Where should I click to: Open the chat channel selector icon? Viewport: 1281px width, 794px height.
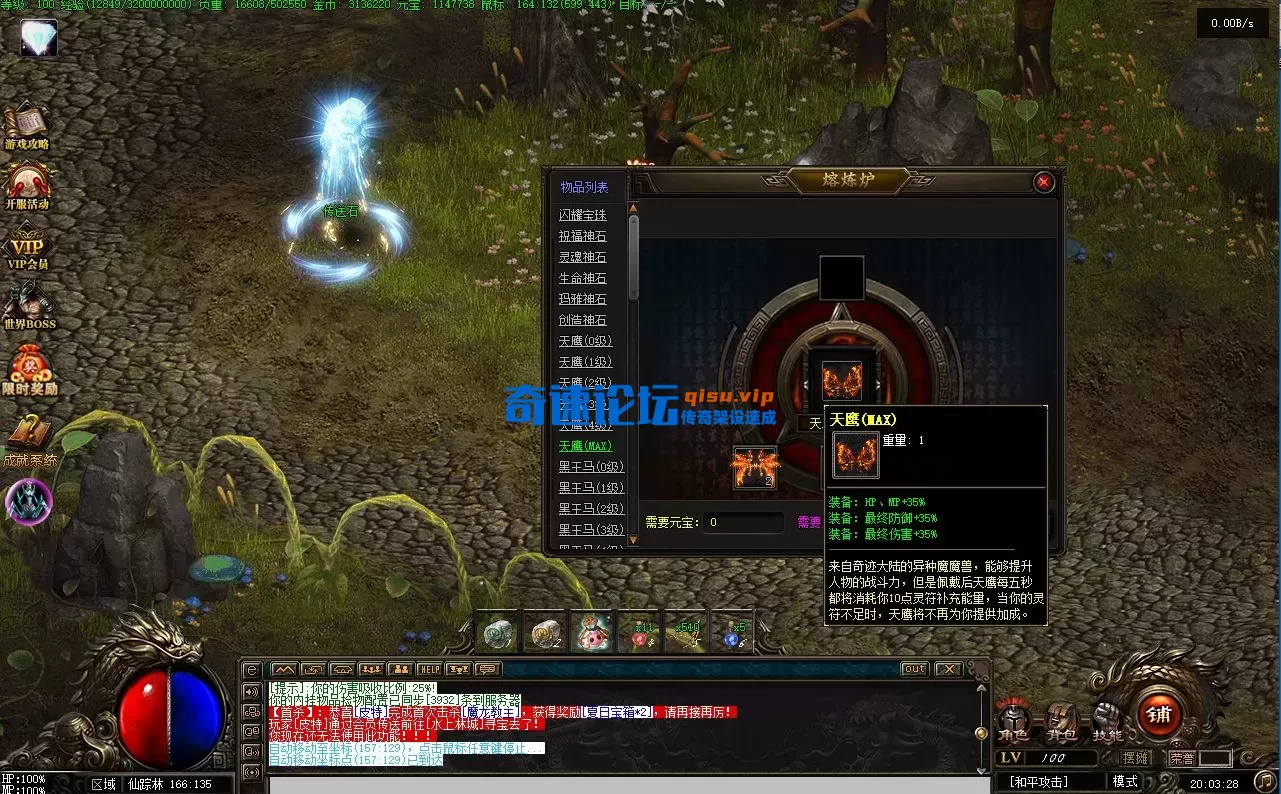tap(251, 668)
